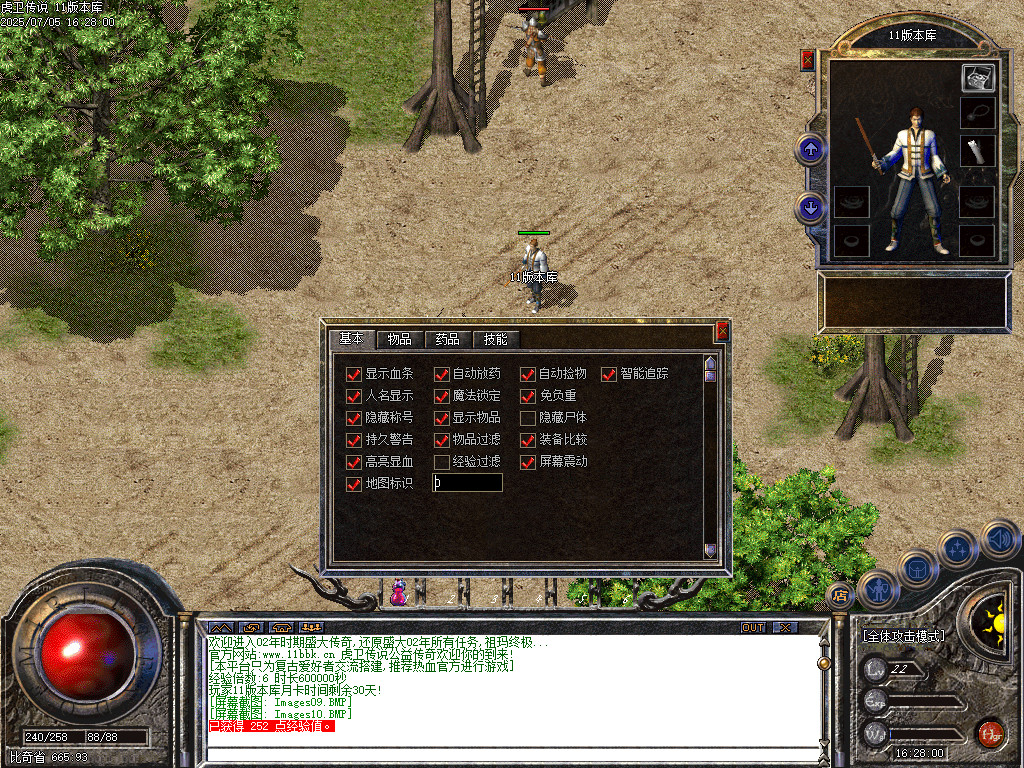The image size is (1024, 768).
Task: Click the text field beside 地图标识
Action: (467, 483)
